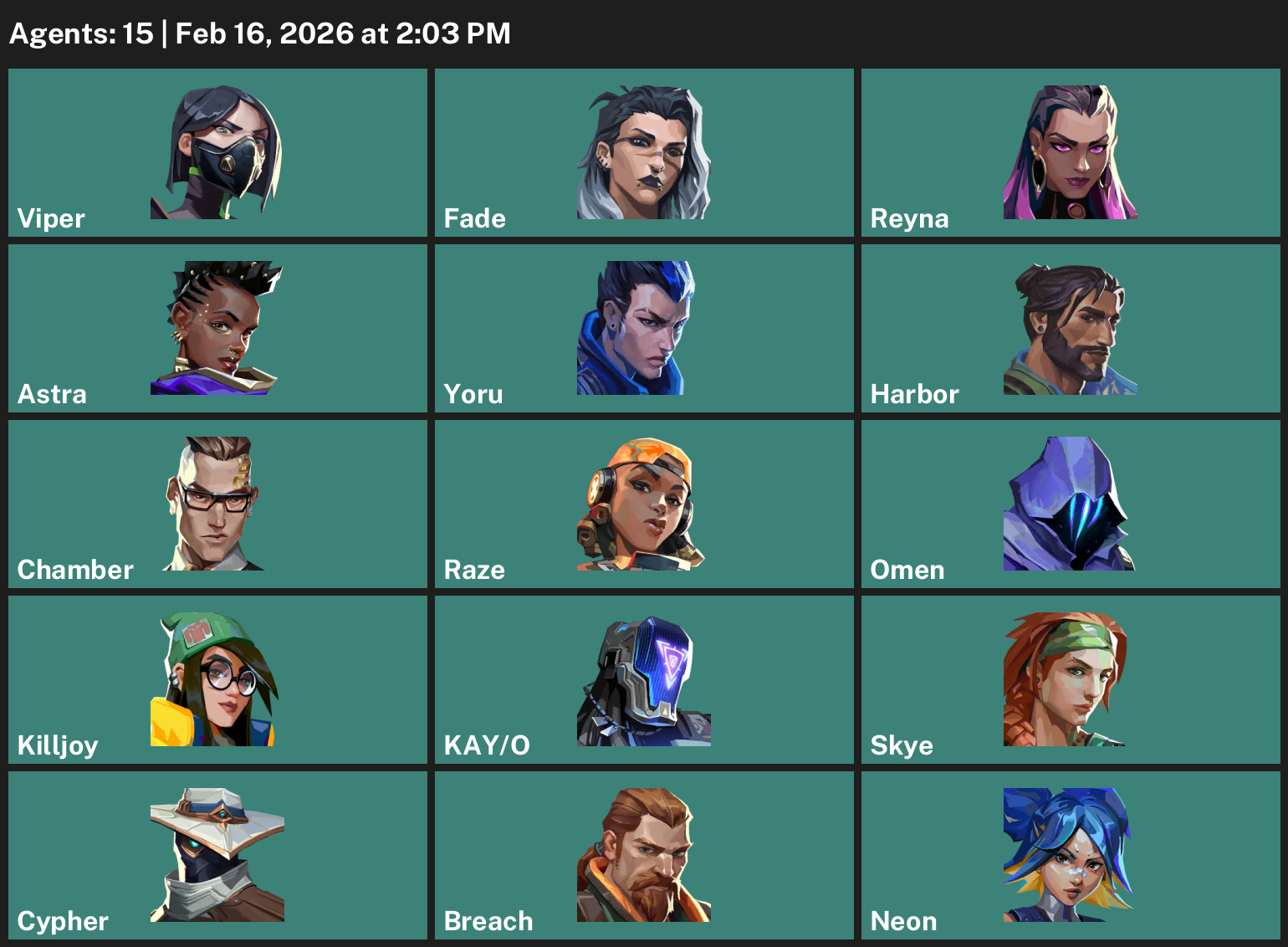Choose the Harbor agent tile
Viewport: 1288px width, 947px height.
pyautogui.click(x=1071, y=329)
